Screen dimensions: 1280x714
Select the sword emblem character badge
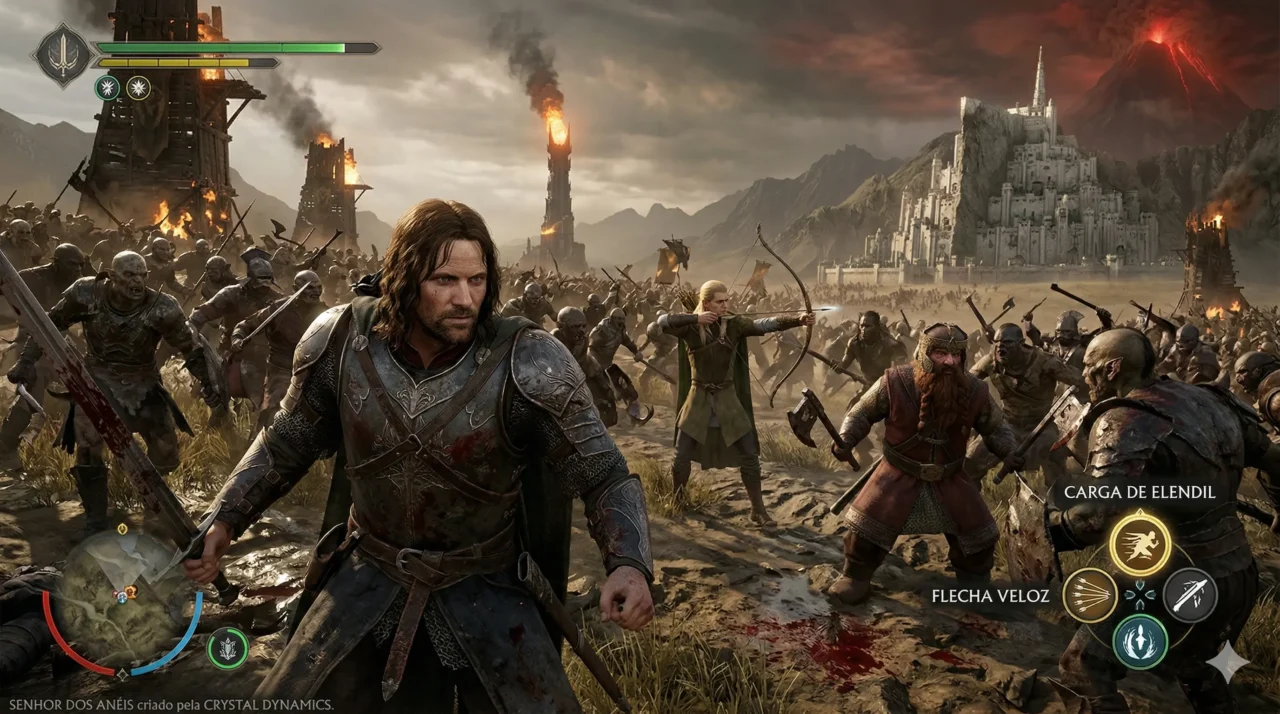click(62, 55)
